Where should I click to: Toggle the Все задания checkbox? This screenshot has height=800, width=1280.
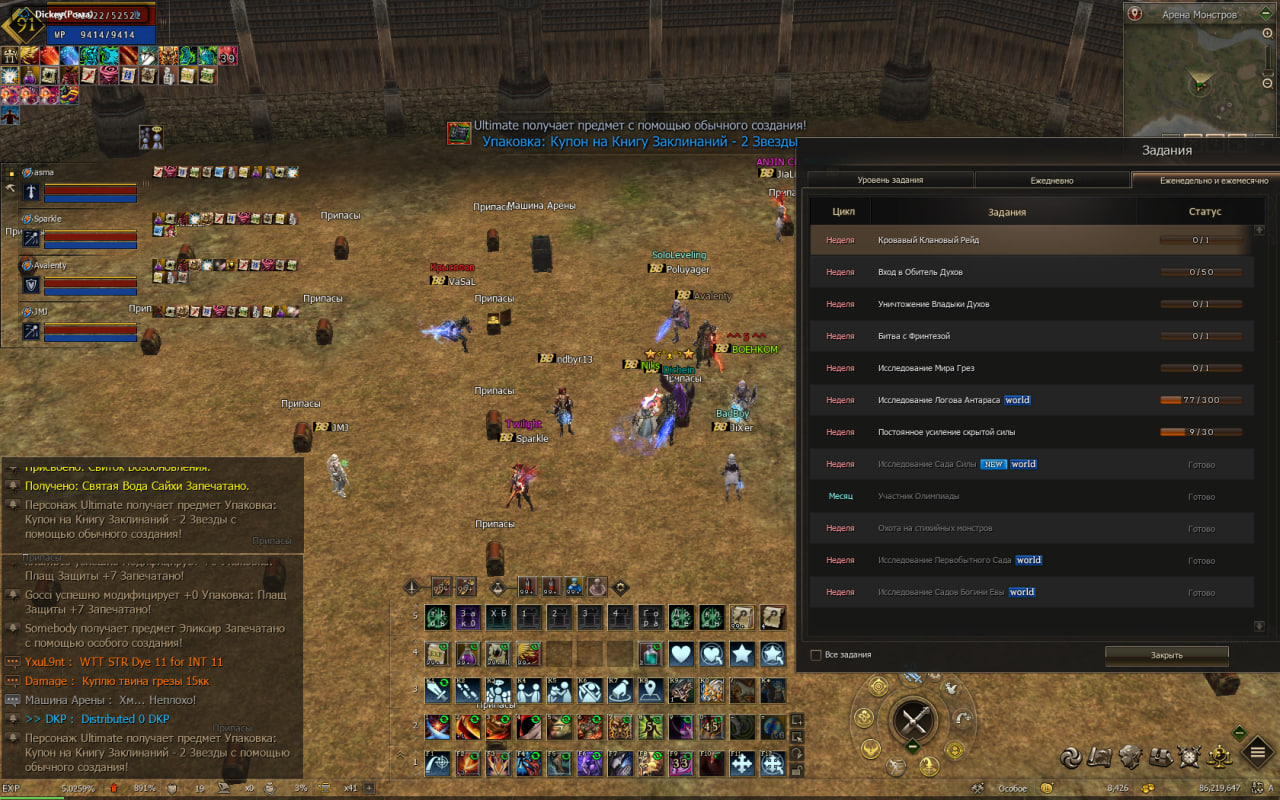point(816,655)
